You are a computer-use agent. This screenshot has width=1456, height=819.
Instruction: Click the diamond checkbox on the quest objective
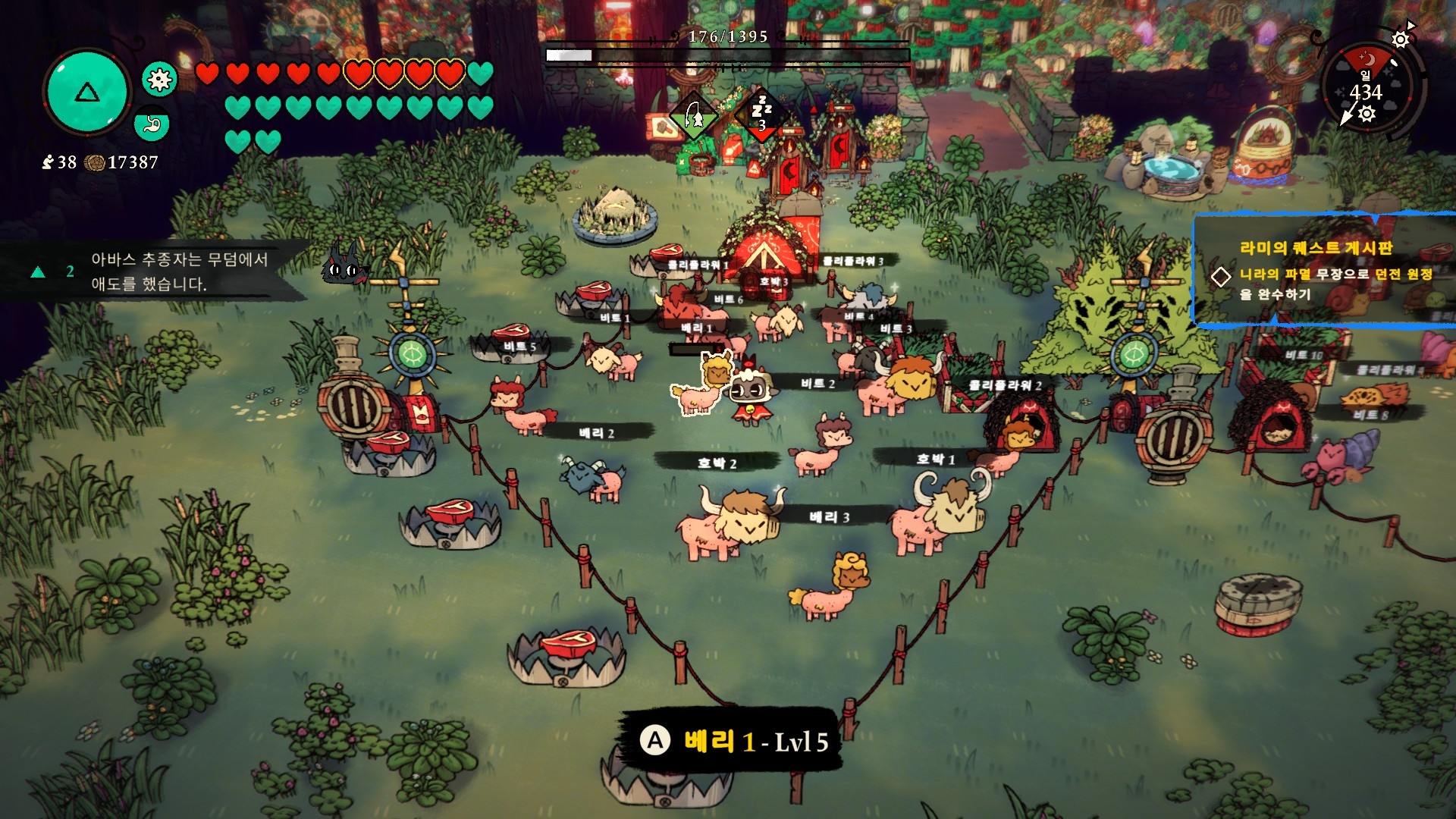1221,276
